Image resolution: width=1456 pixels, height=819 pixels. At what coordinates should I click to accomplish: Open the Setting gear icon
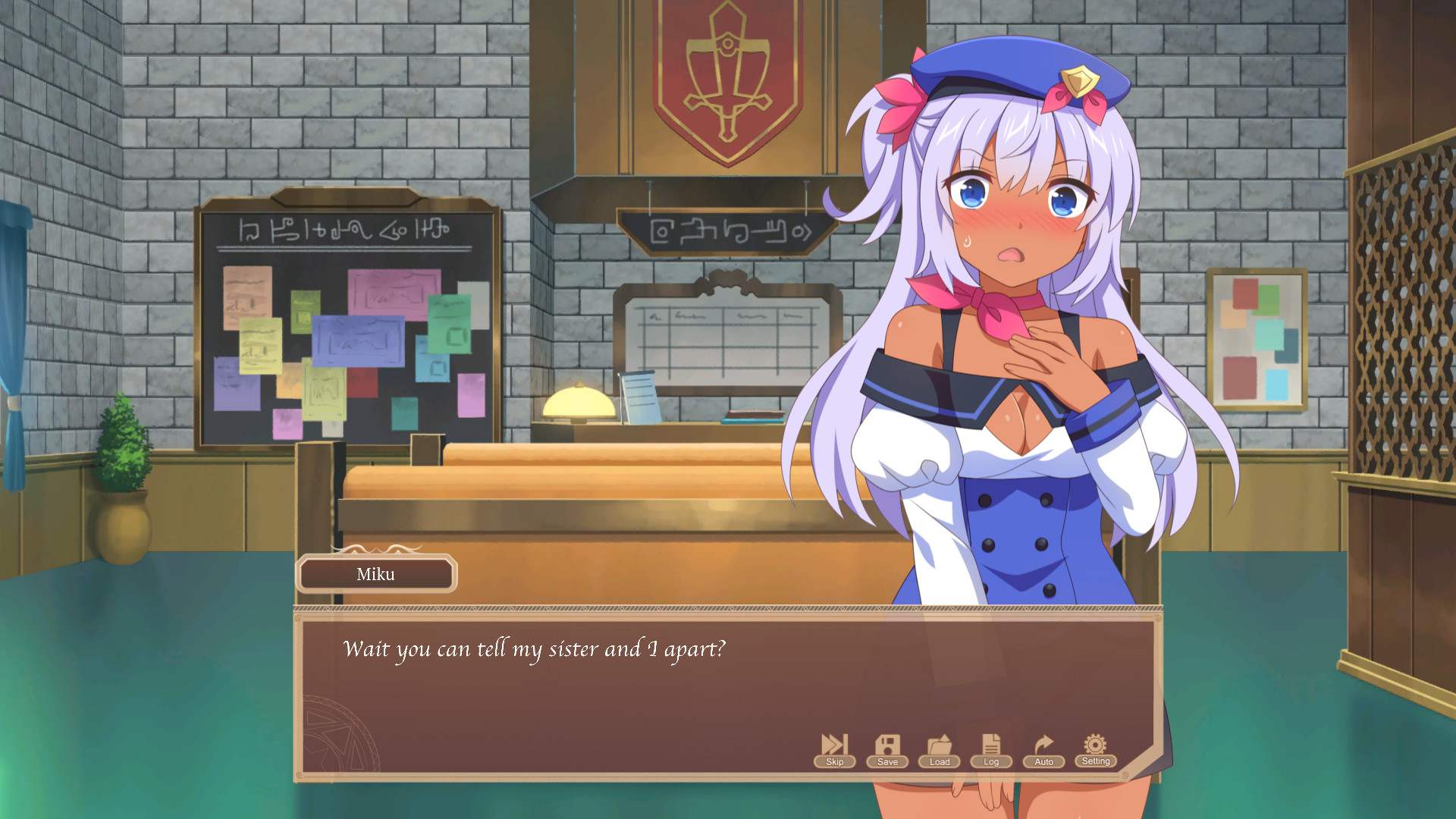tap(1095, 745)
